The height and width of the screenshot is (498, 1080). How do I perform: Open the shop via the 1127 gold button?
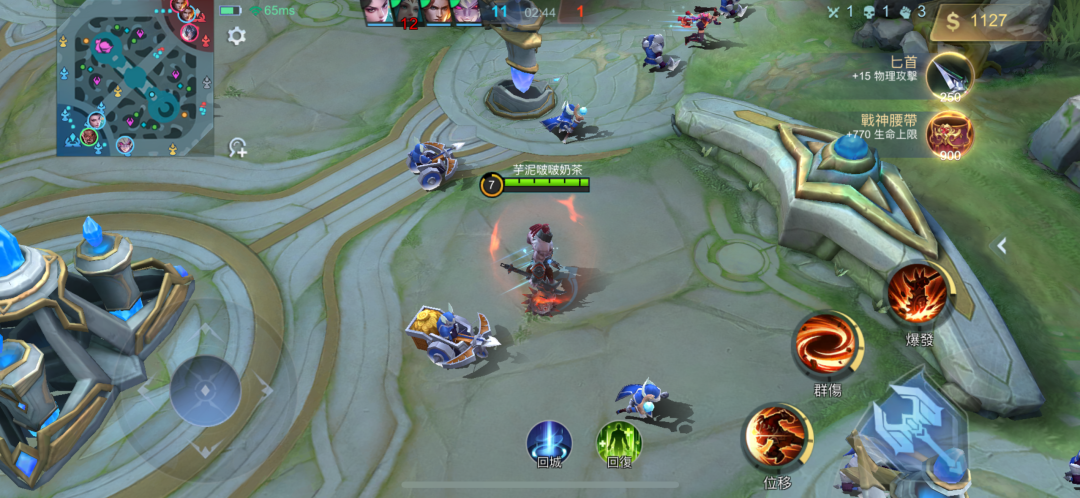(988, 21)
